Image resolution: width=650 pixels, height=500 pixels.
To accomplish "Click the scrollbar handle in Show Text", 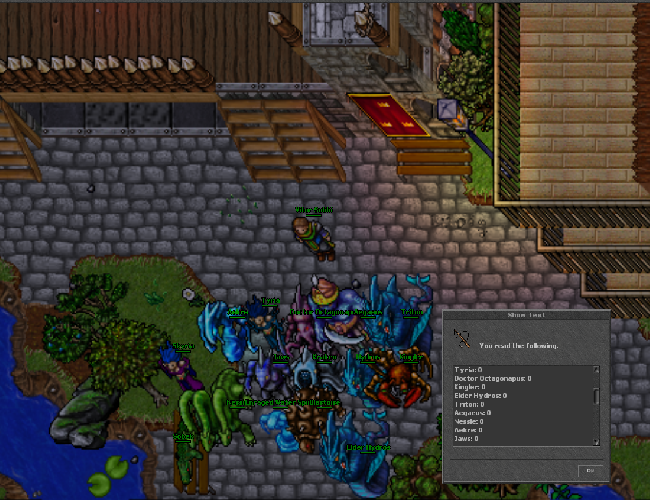I will pos(597,394).
